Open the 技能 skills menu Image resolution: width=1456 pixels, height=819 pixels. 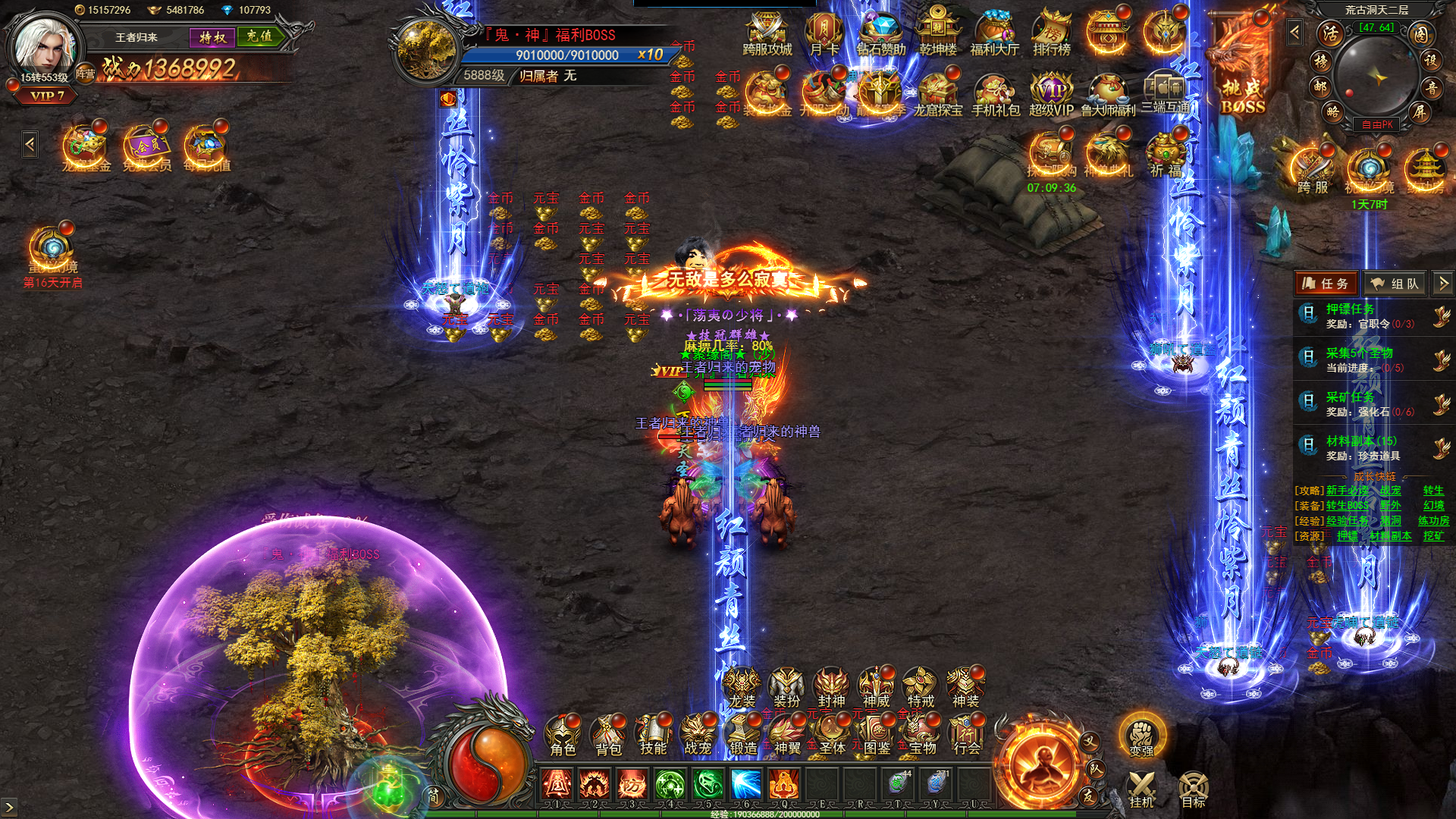pyautogui.click(x=652, y=736)
